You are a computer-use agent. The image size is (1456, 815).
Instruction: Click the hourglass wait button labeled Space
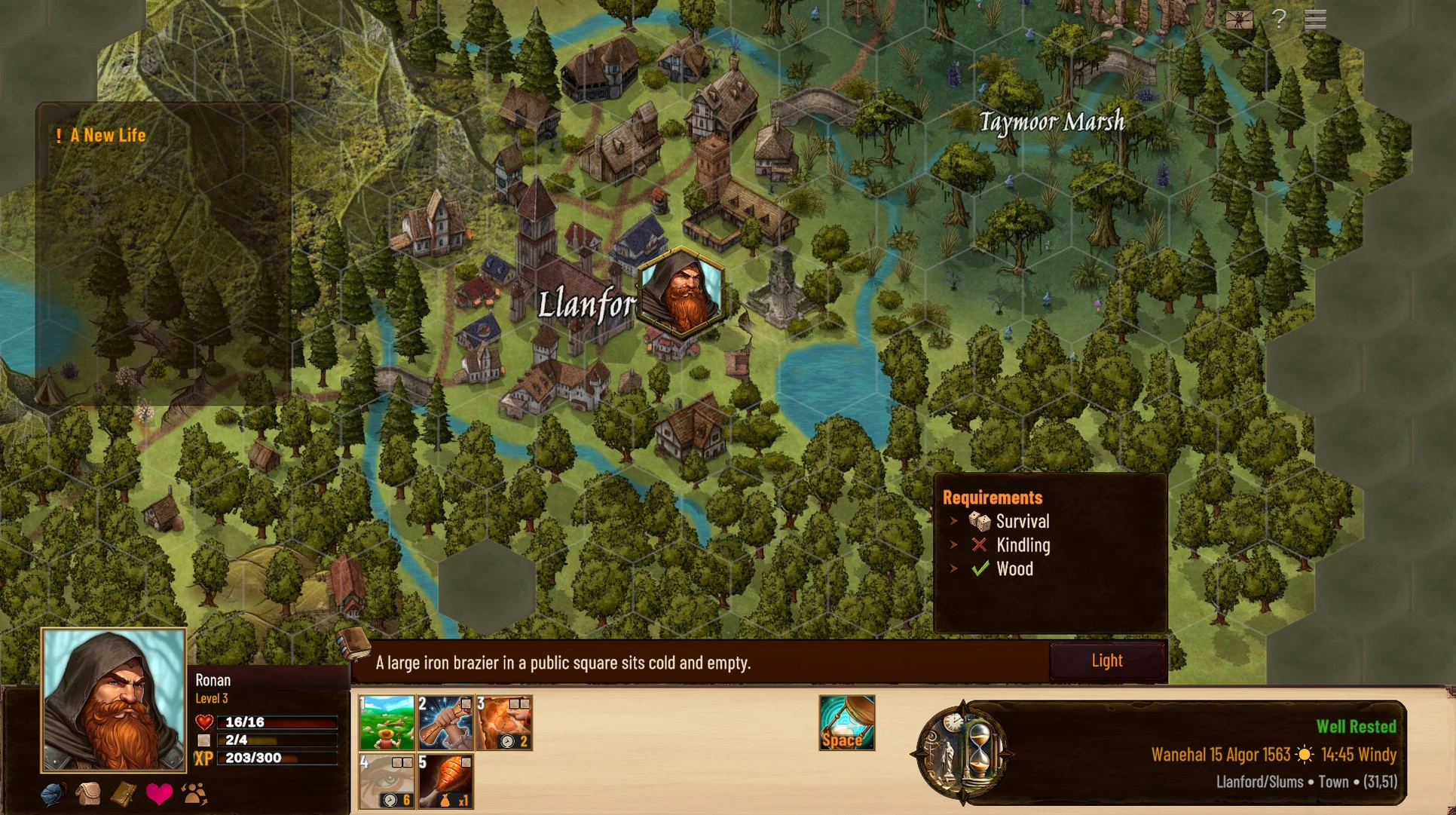pos(846,722)
